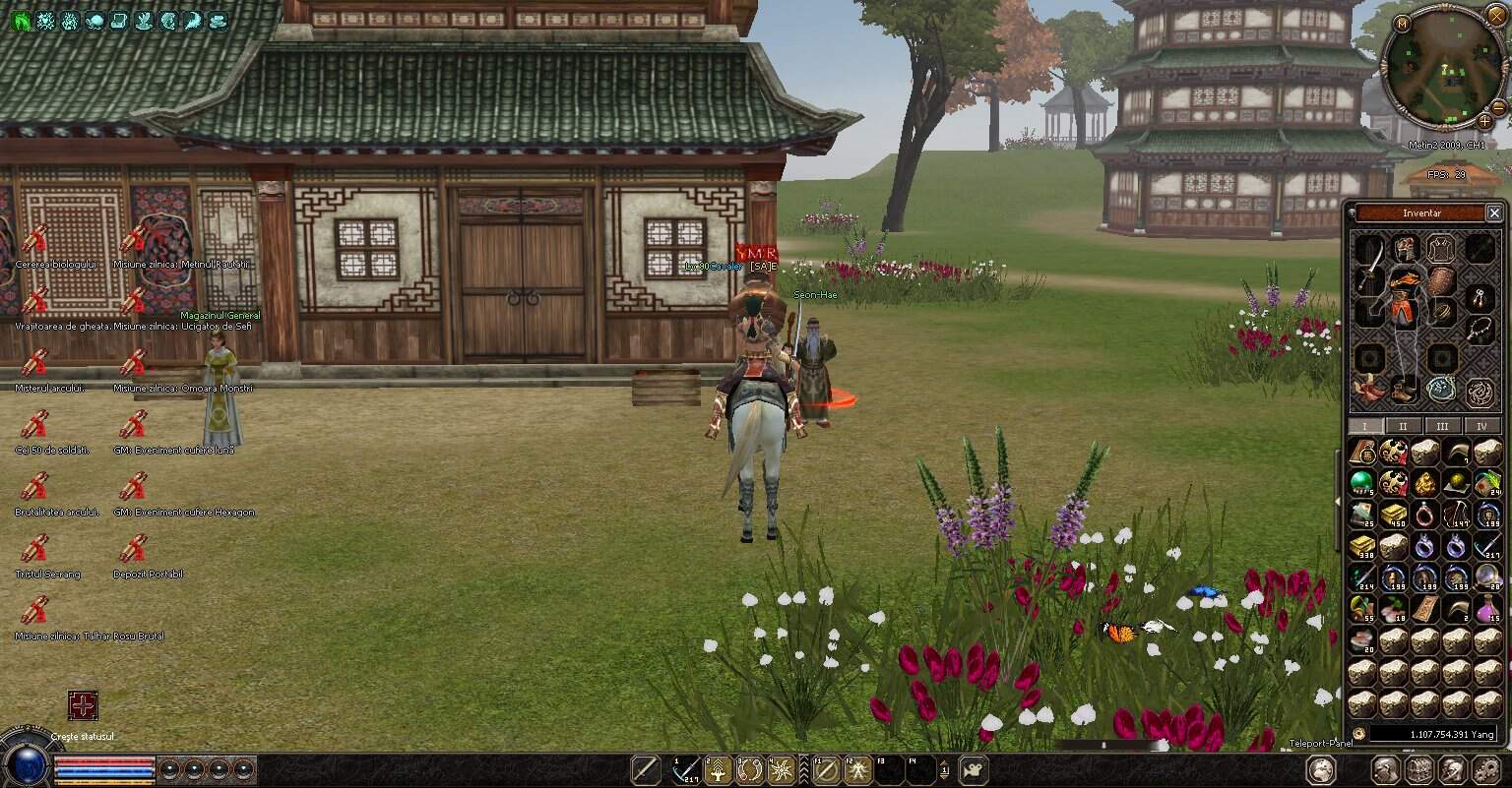
Task: Open inventory page III
Action: (1442, 426)
